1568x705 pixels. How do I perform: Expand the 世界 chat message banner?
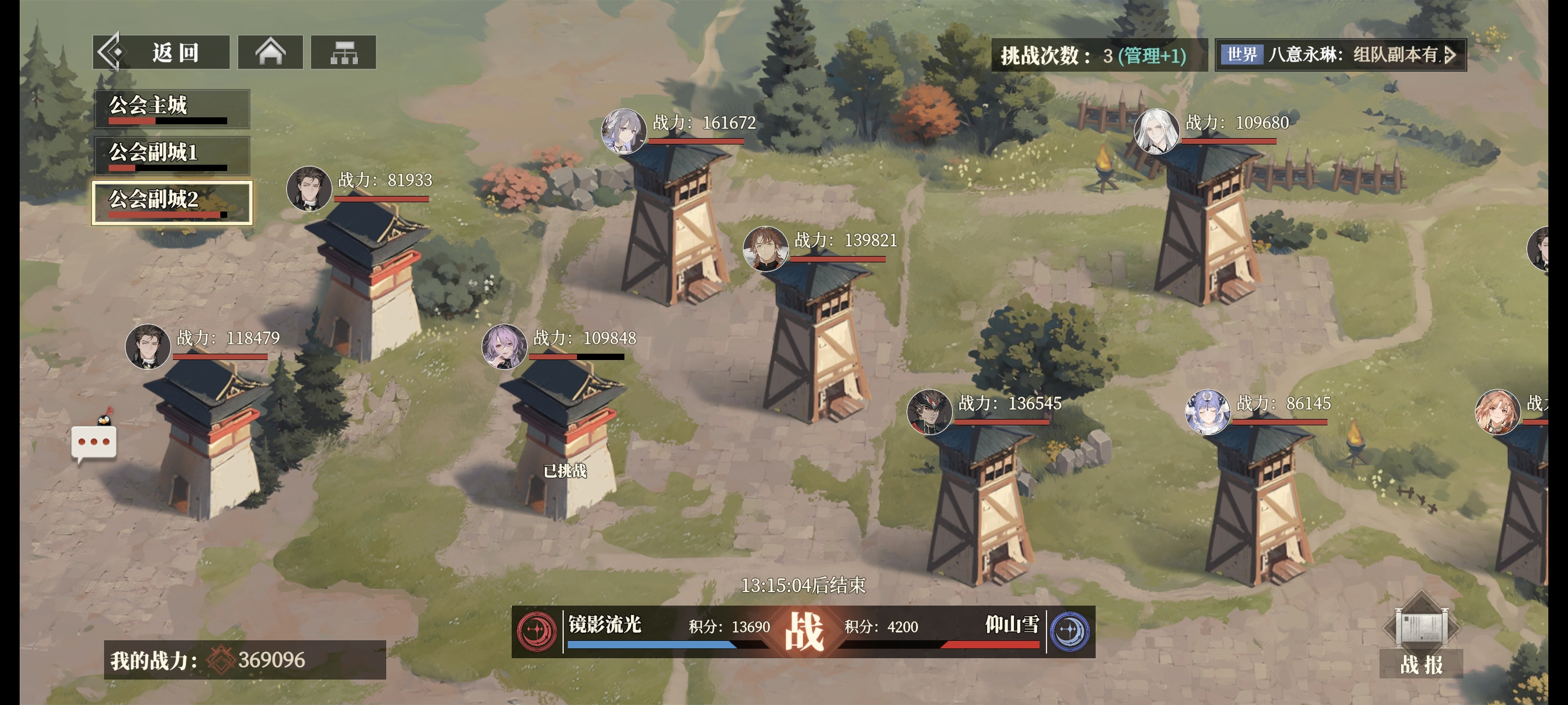(1340, 55)
